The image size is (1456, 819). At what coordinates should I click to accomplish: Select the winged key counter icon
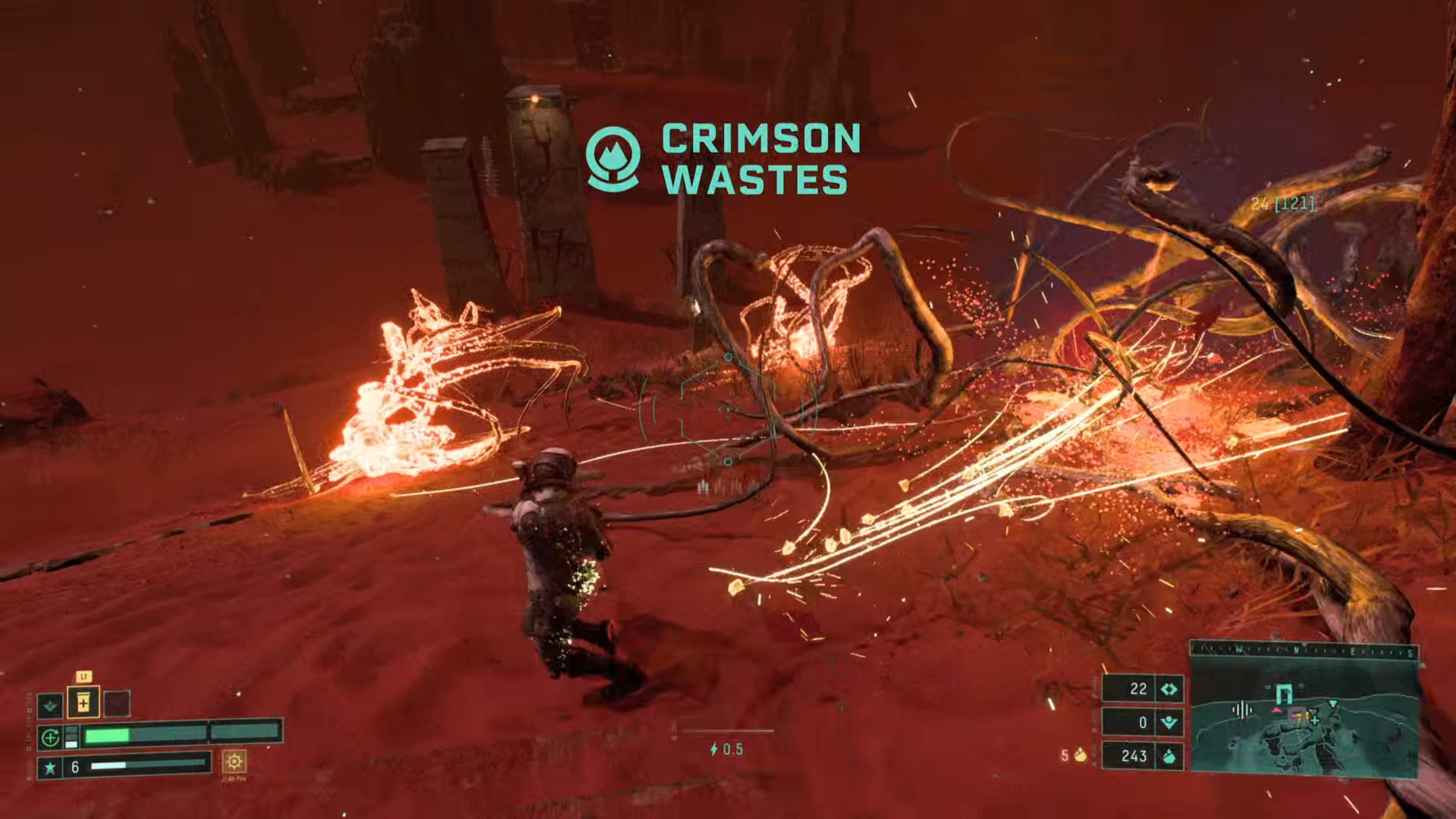[1169, 722]
